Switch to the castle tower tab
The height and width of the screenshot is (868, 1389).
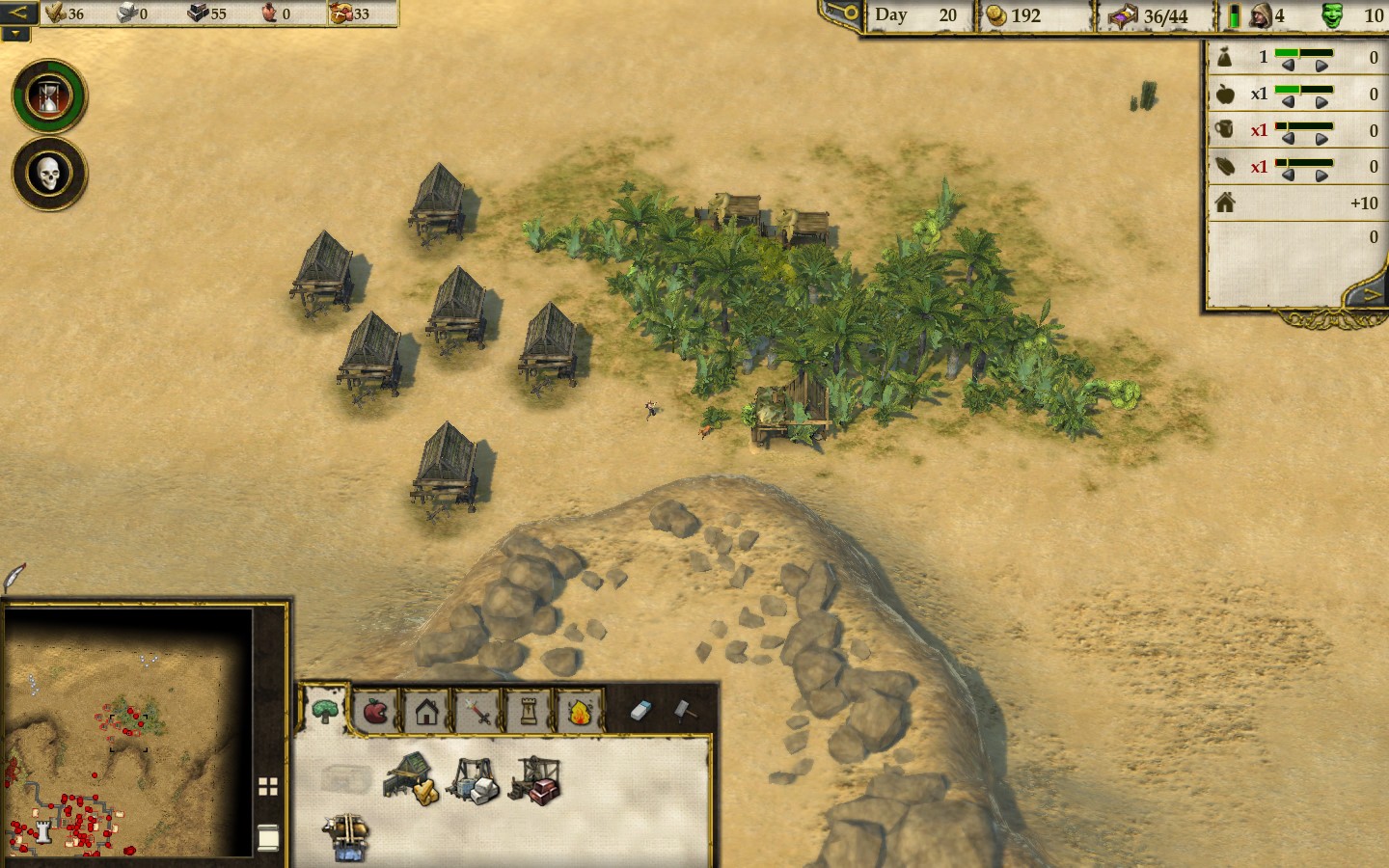point(529,712)
